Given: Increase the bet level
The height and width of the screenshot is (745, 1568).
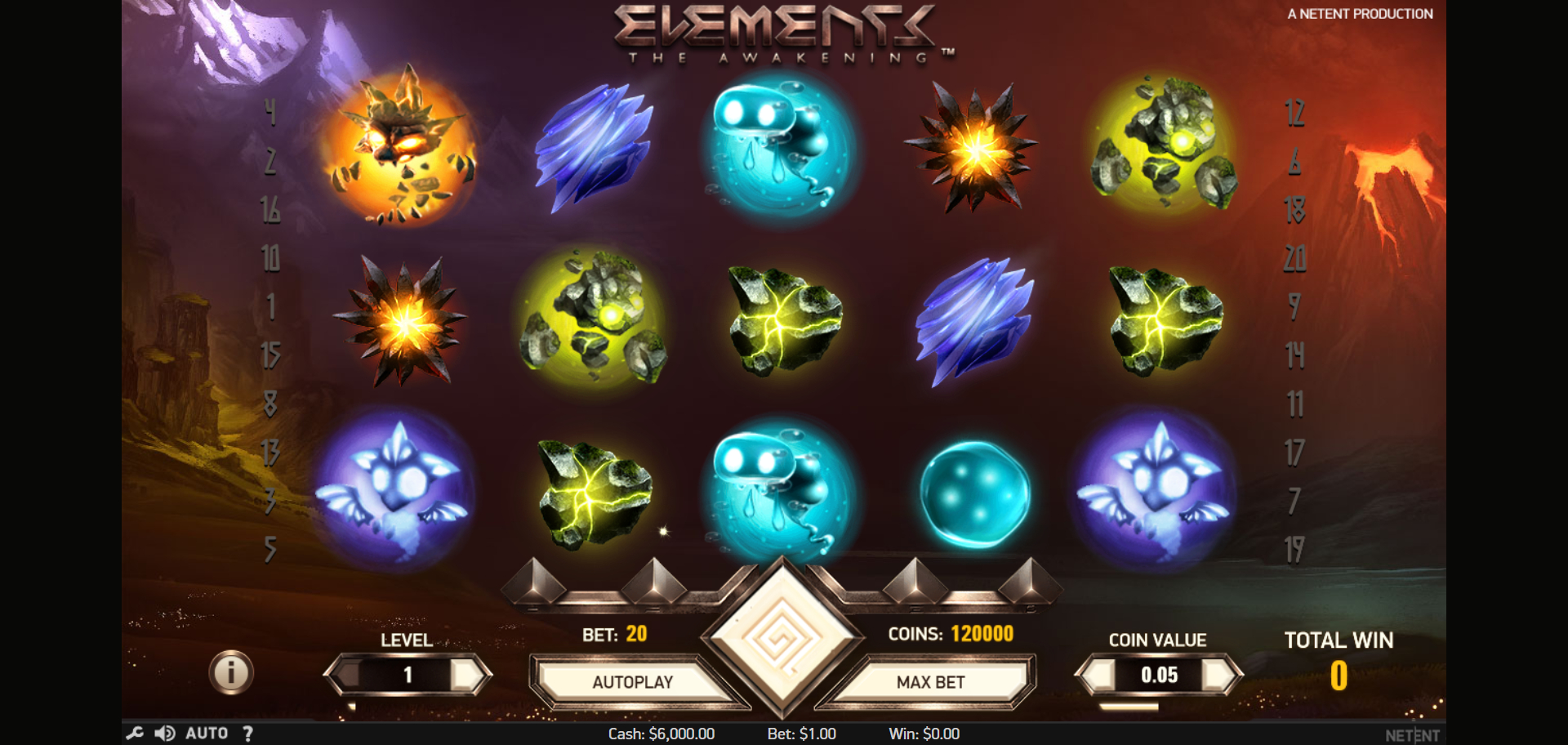Looking at the screenshot, I should [x=469, y=675].
